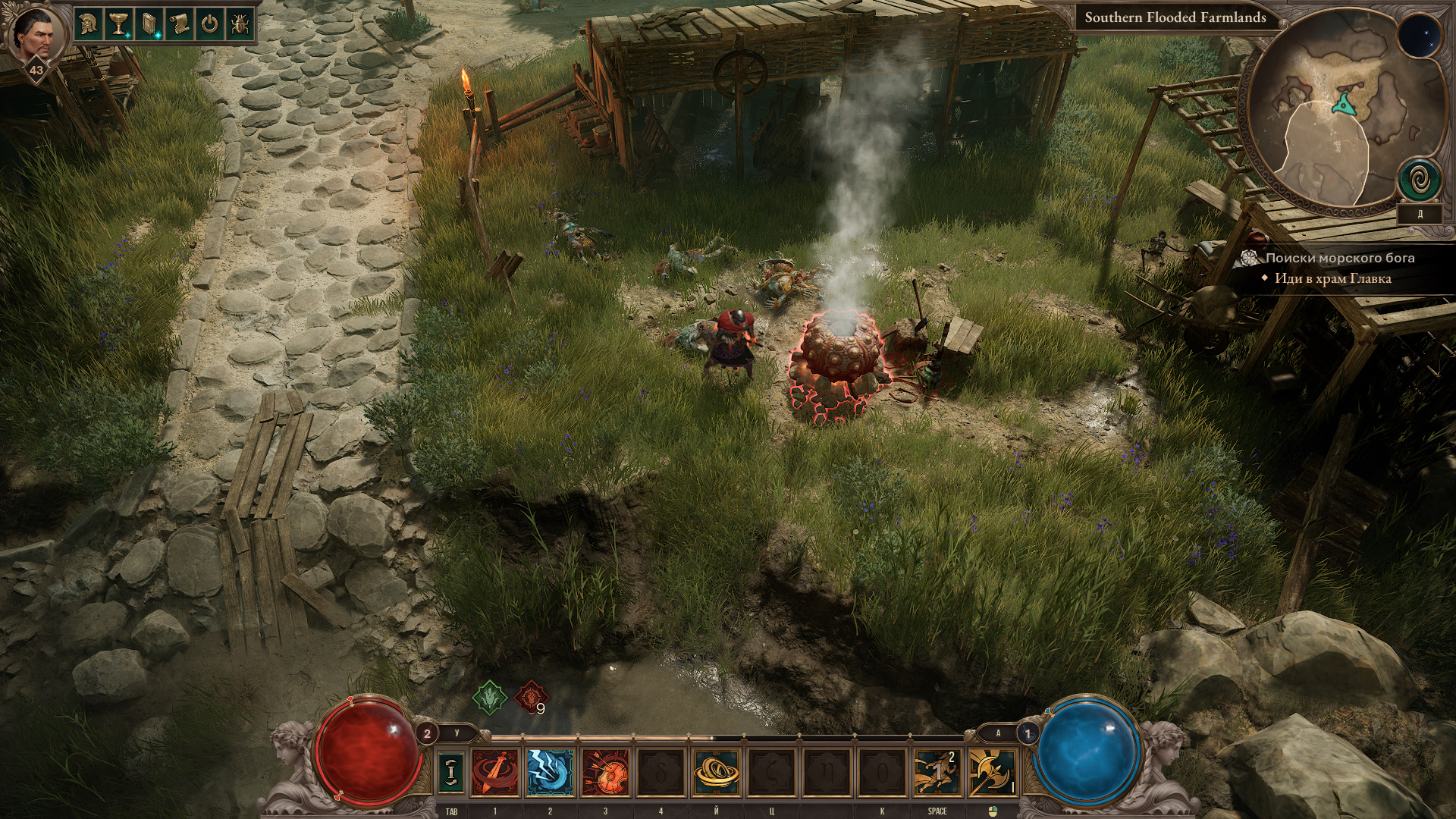Activate the red spinning sword skill
The height and width of the screenshot is (819, 1456).
click(x=495, y=772)
